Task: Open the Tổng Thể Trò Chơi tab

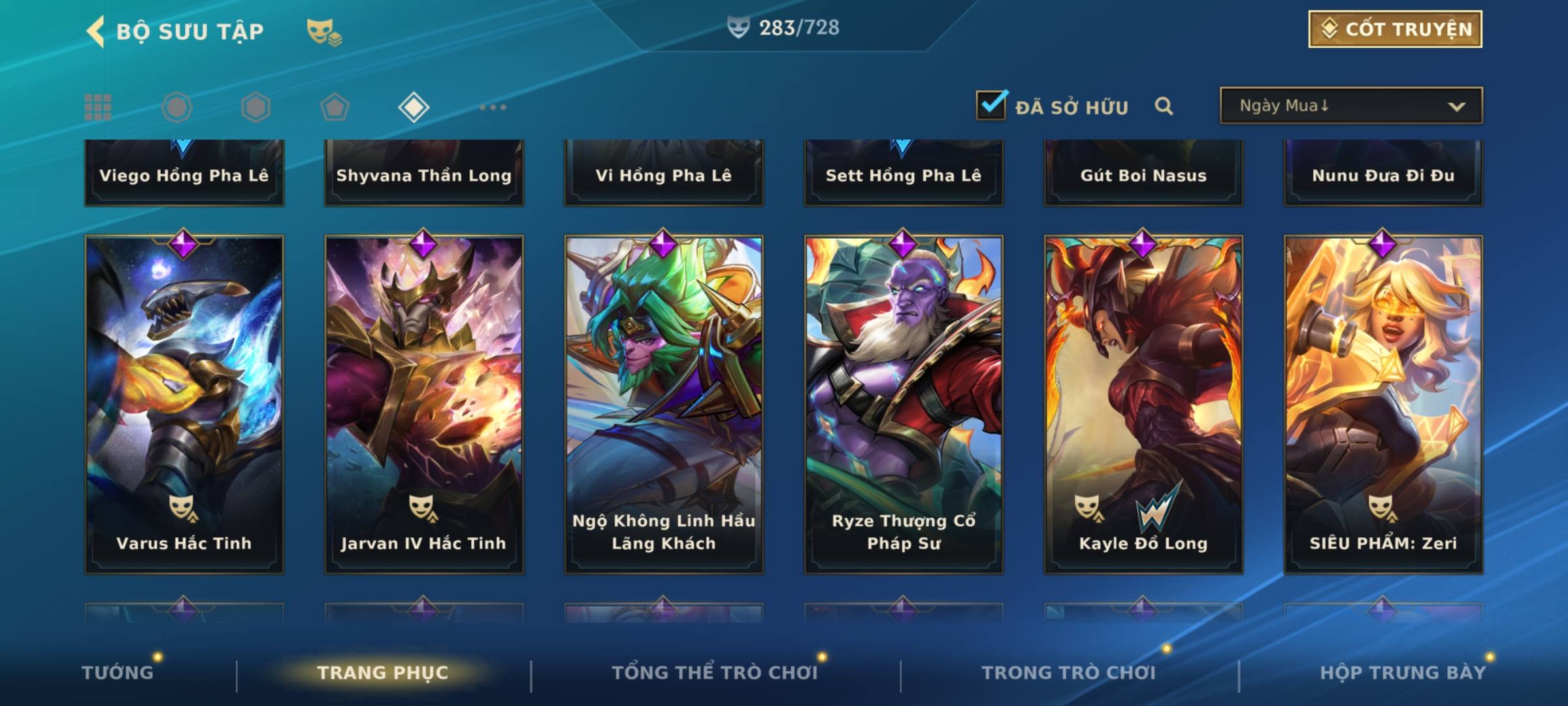Action: (x=715, y=672)
